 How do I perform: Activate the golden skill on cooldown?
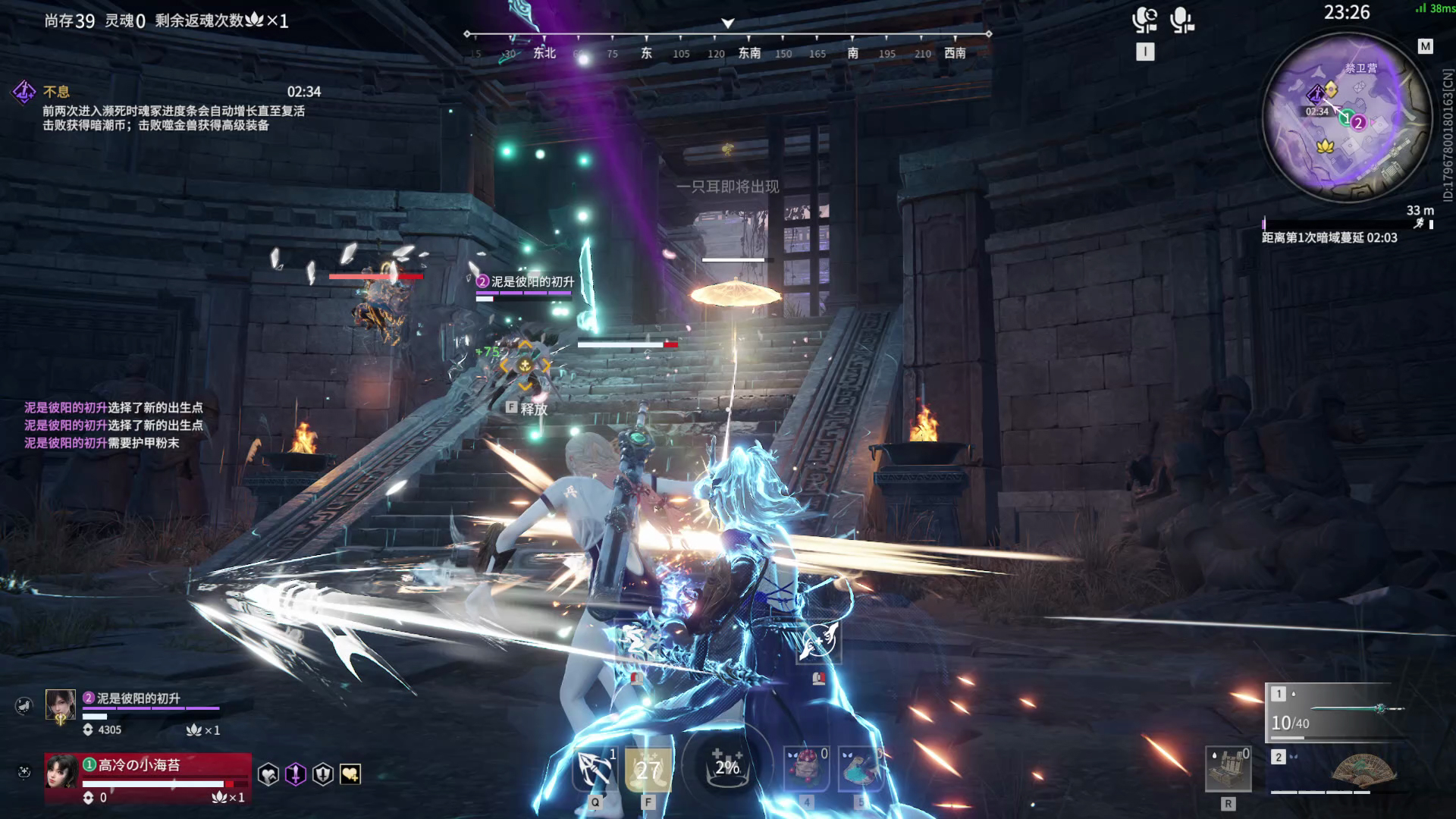tap(648, 768)
